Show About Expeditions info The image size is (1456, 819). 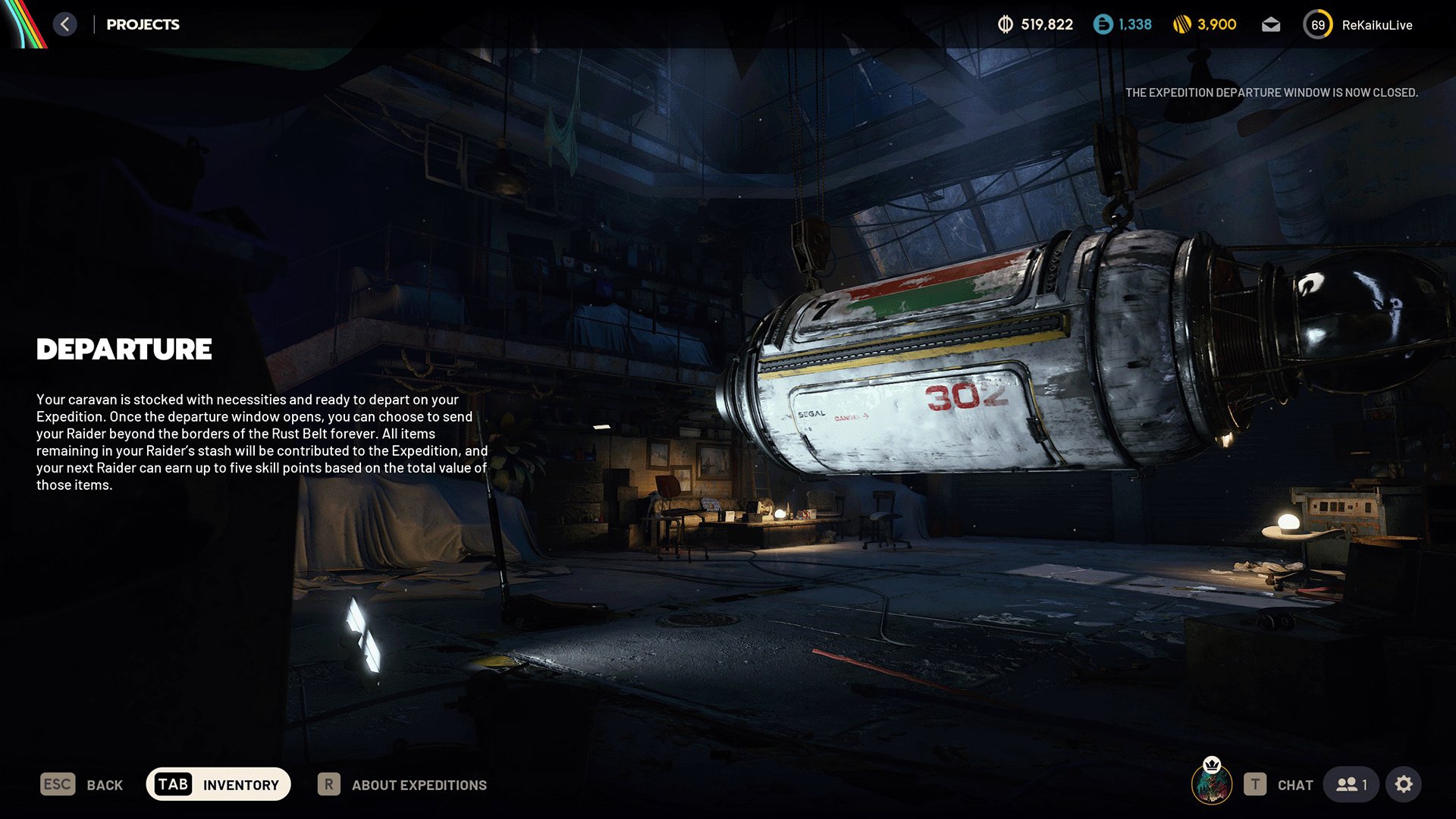pyautogui.click(x=403, y=785)
